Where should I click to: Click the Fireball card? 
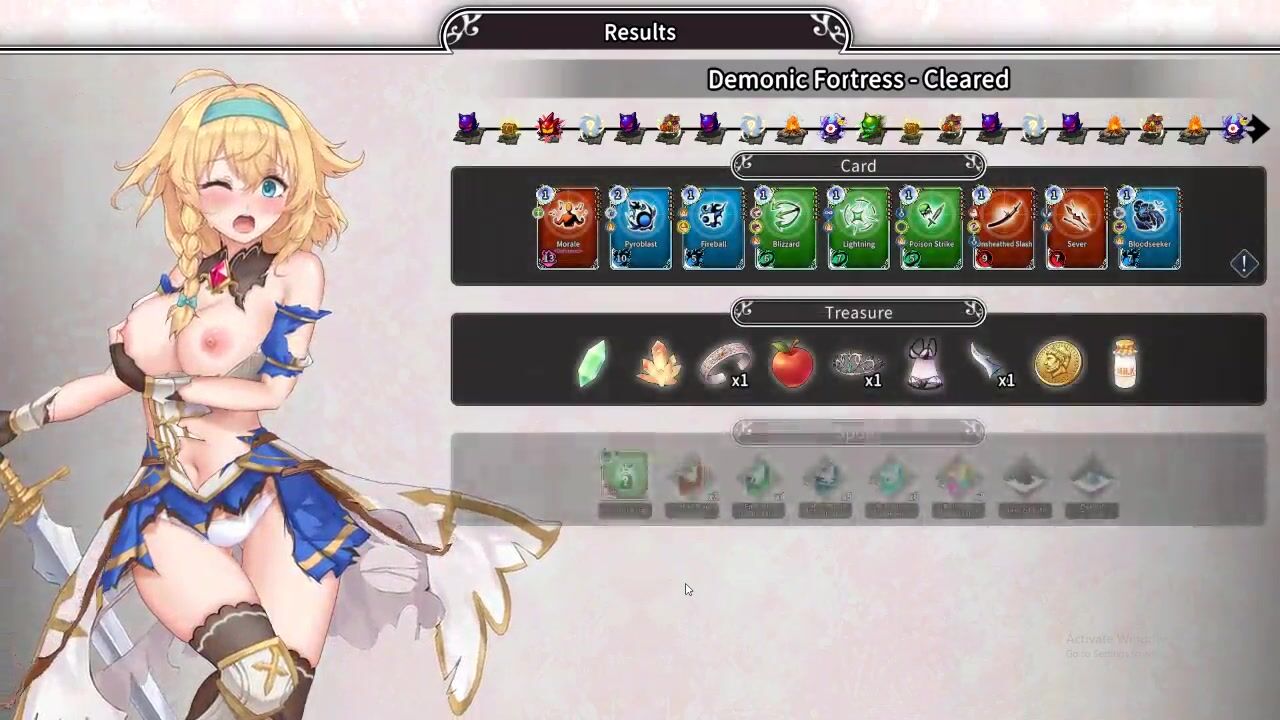pyautogui.click(x=713, y=228)
